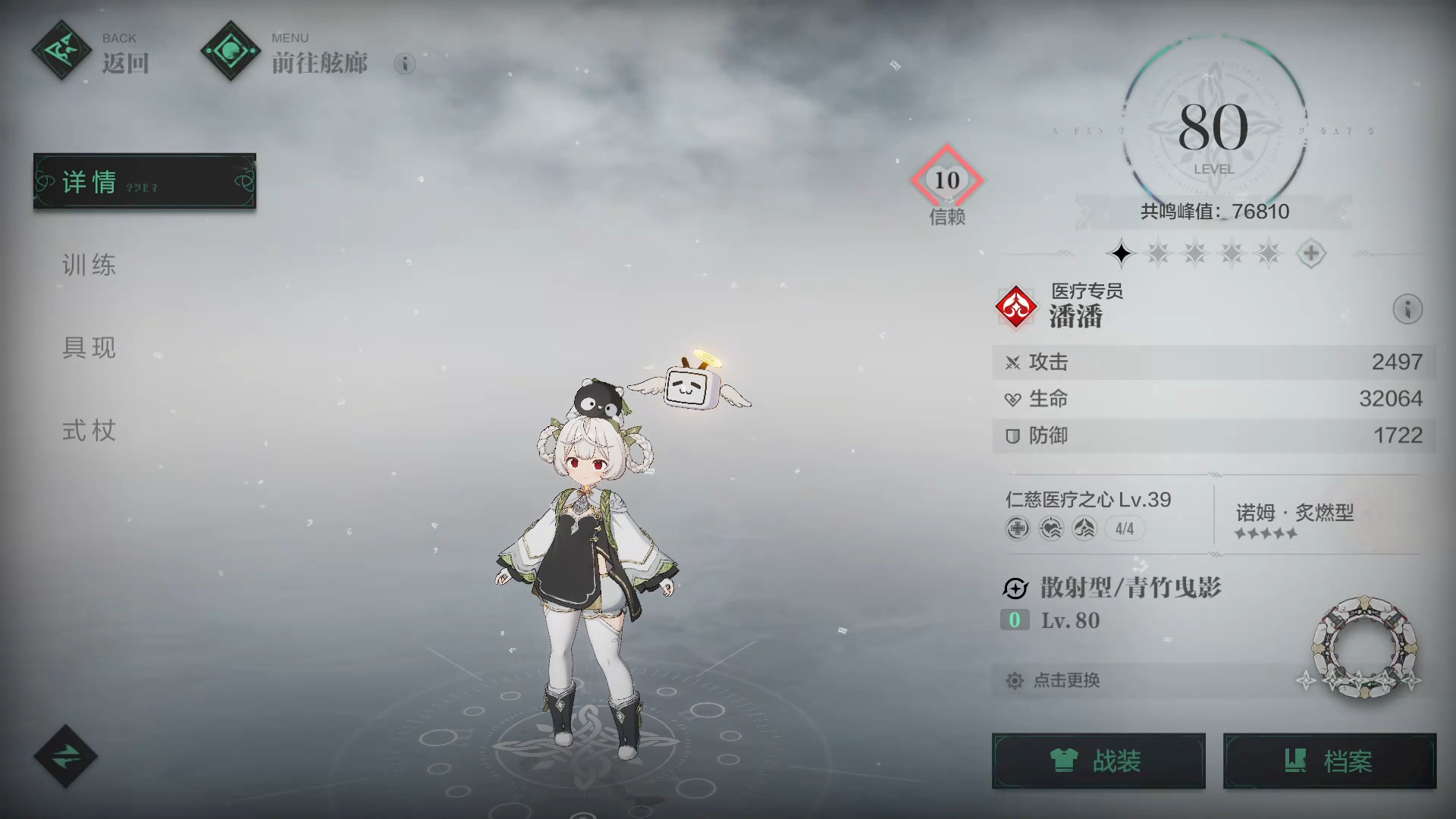This screenshot has height=819, width=1456.
Task: Click 点击更换 to change equipment
Action: pyautogui.click(x=1066, y=680)
